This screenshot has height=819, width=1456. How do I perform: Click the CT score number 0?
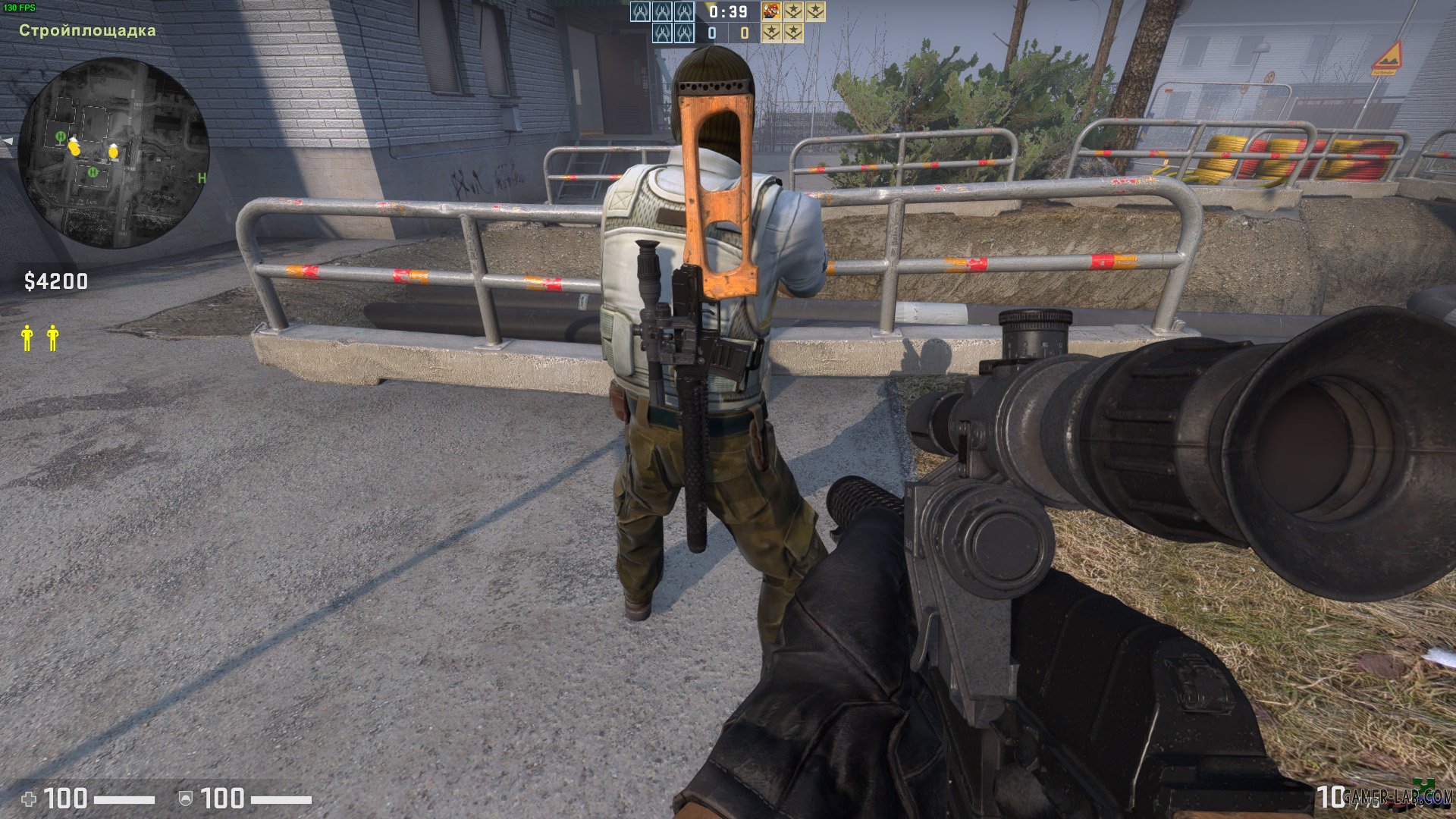712,33
